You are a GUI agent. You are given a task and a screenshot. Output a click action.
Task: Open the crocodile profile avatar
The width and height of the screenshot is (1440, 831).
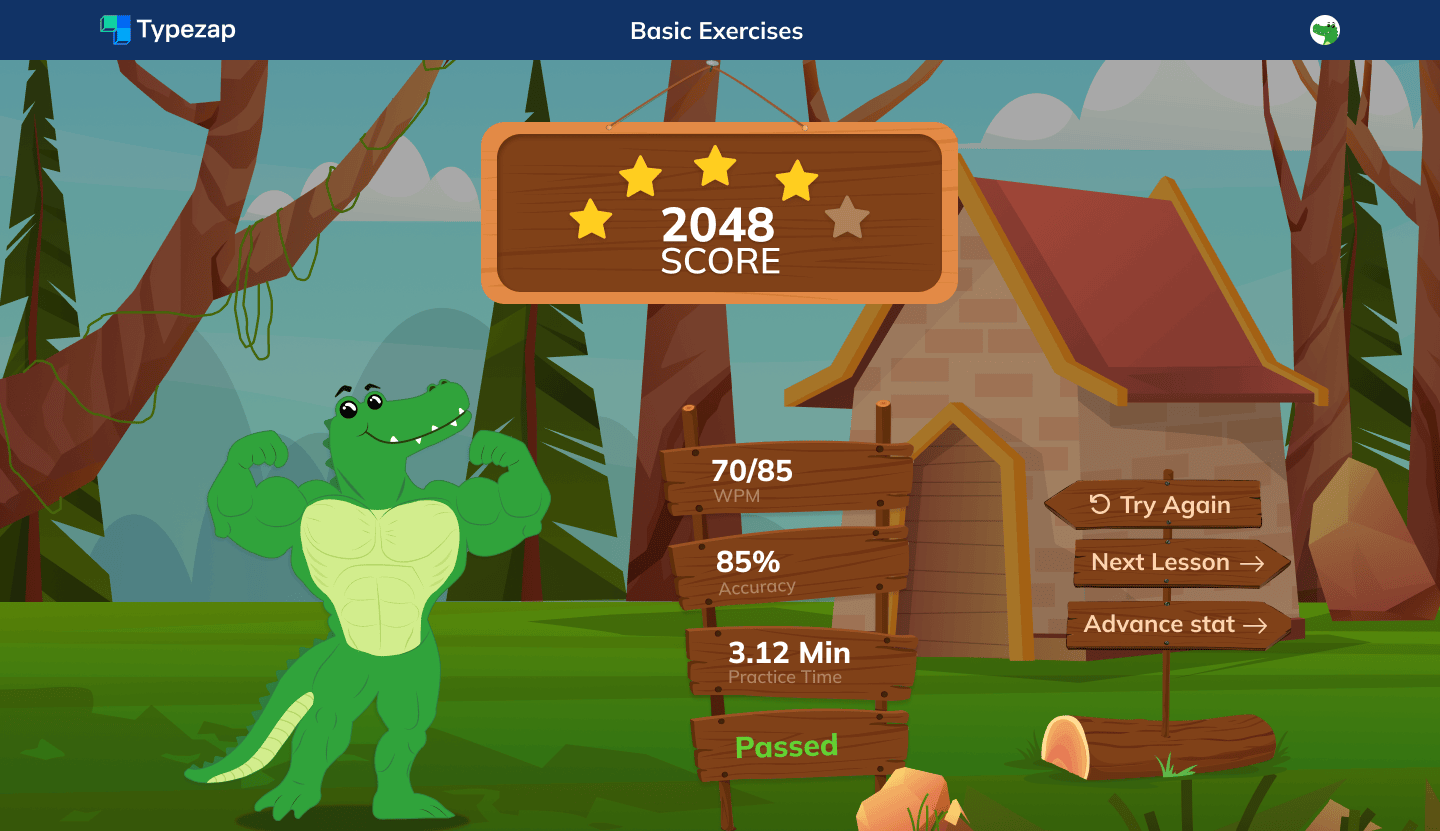[x=1324, y=31]
